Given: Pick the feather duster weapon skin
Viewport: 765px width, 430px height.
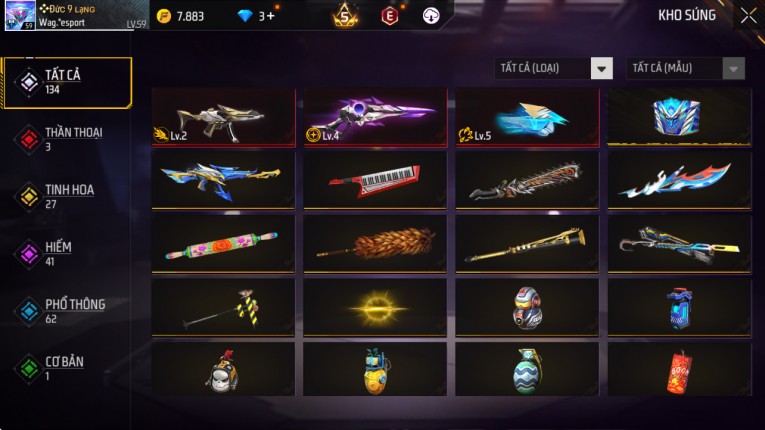Looking at the screenshot, I should point(375,243).
